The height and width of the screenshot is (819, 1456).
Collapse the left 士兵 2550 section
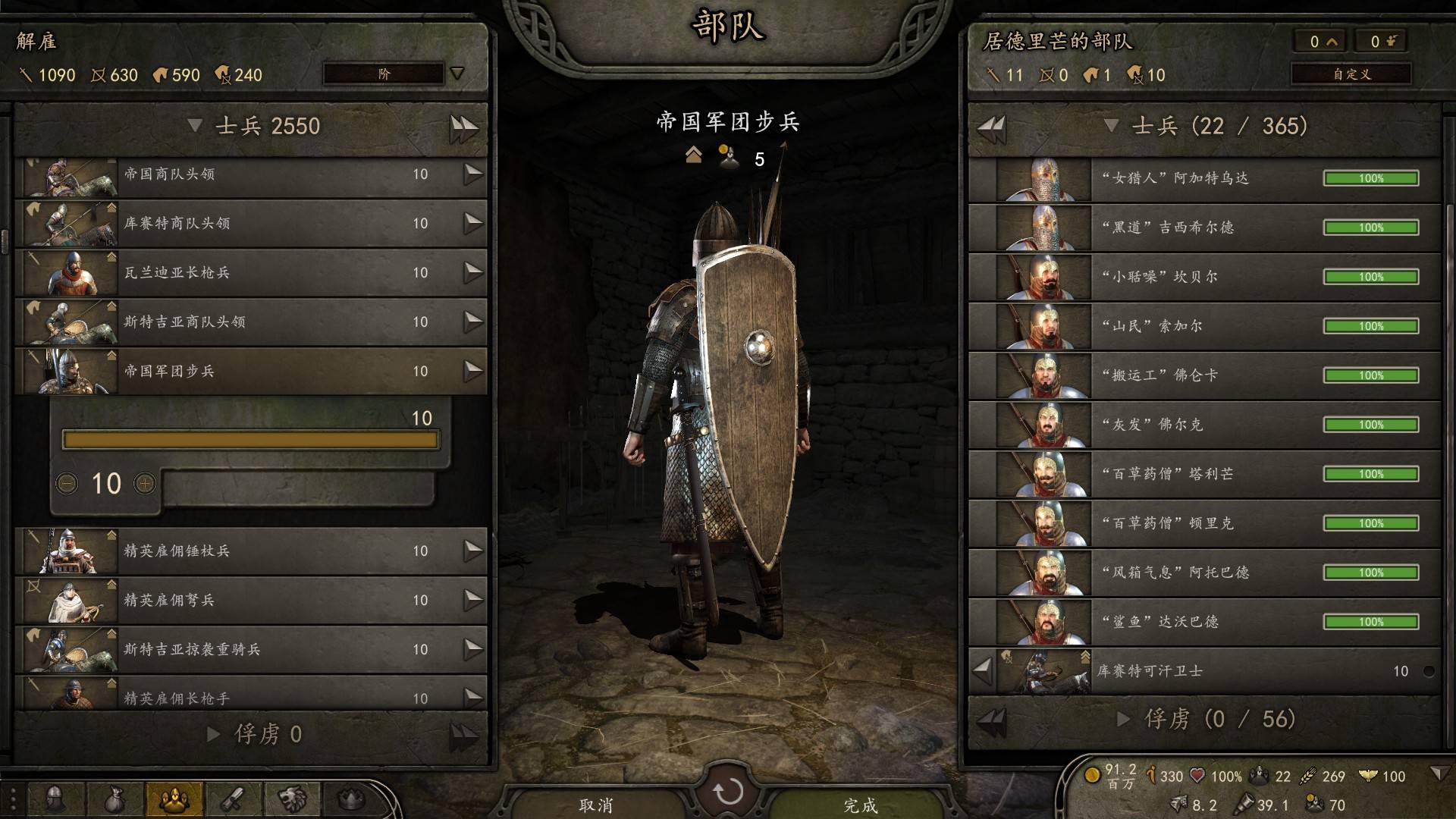coord(195,126)
